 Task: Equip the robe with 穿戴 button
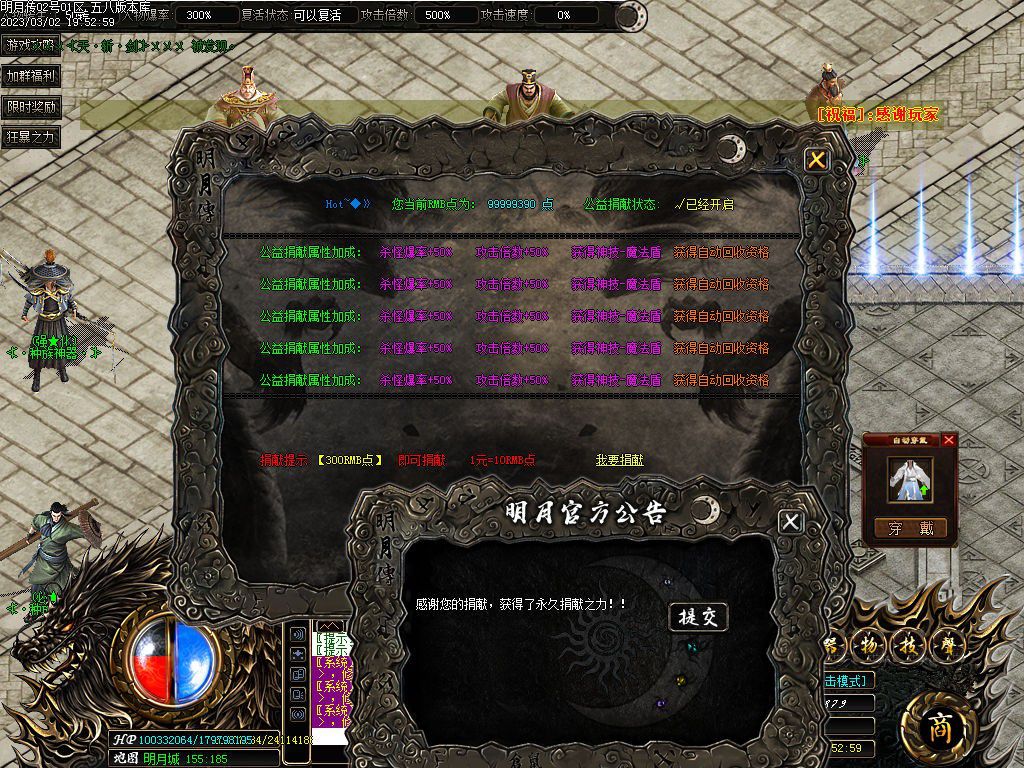pyautogui.click(x=910, y=528)
